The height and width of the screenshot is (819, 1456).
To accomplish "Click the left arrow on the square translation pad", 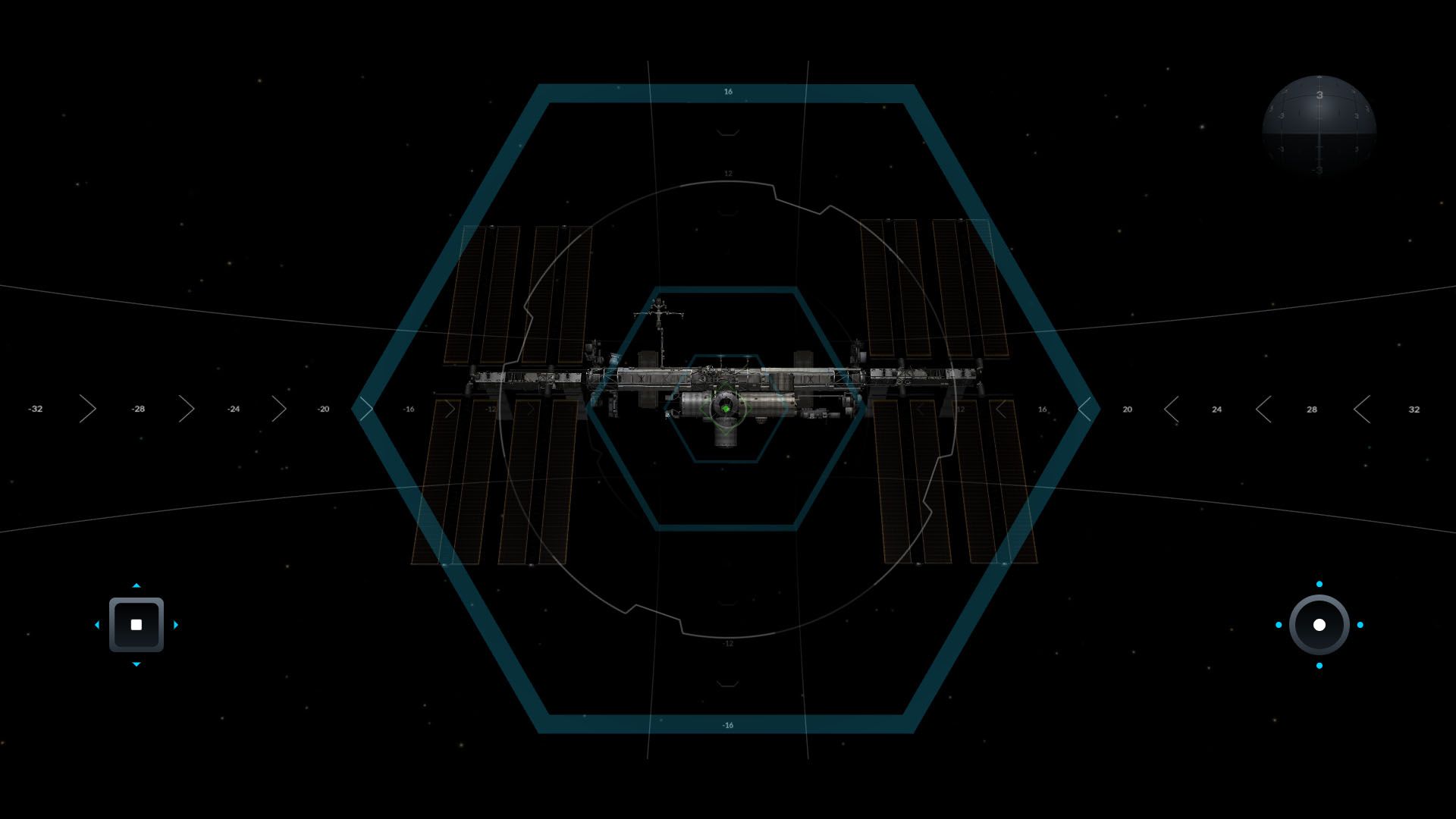I will tap(97, 625).
